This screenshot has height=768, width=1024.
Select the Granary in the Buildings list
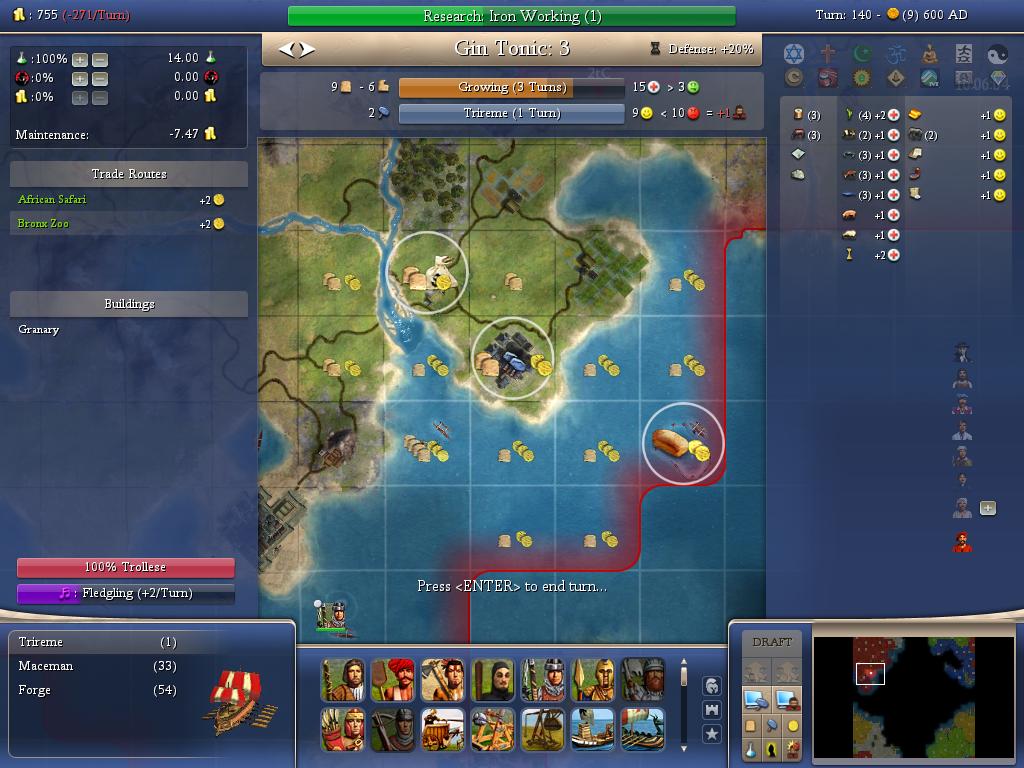39,329
